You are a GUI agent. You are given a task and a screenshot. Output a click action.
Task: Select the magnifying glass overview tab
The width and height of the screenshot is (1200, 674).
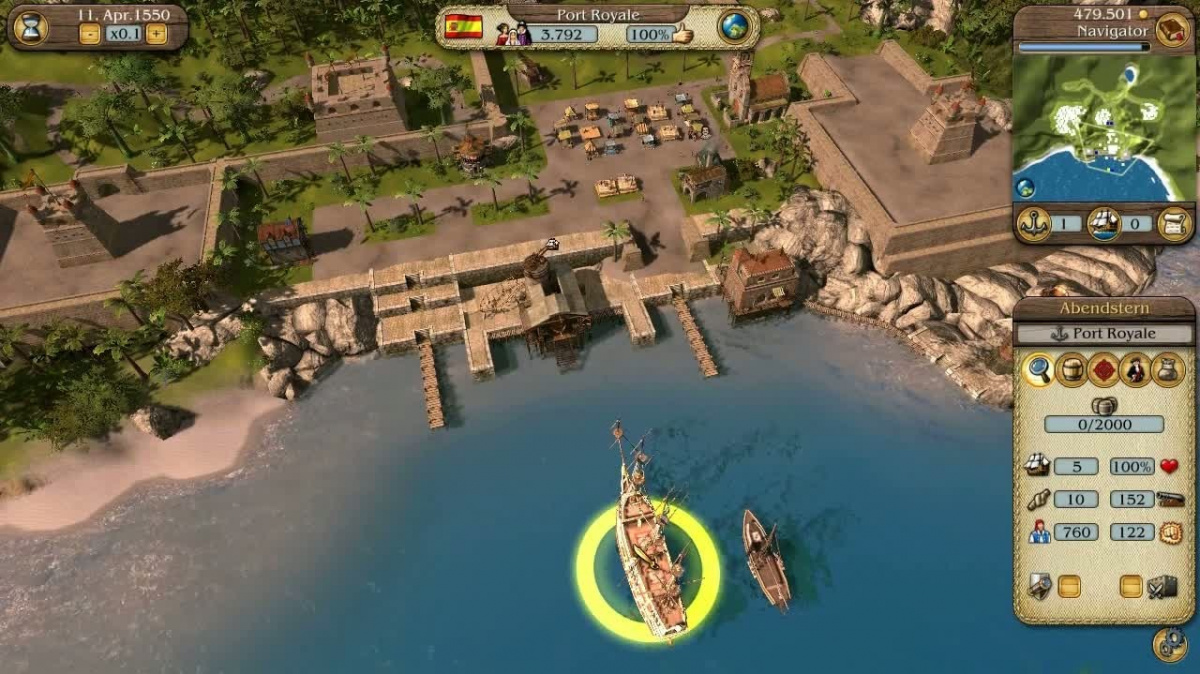[1039, 370]
